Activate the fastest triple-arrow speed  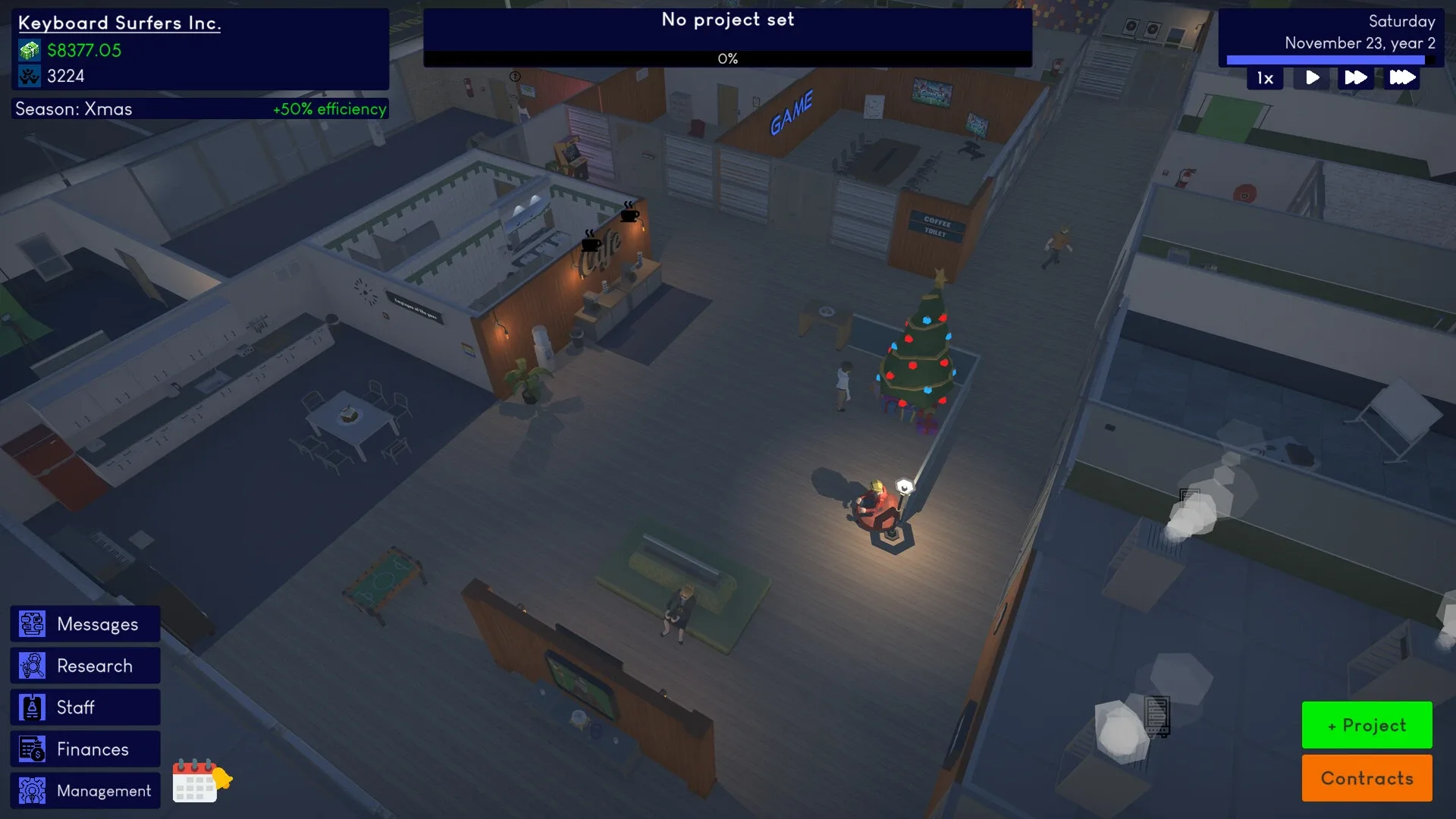(1402, 77)
